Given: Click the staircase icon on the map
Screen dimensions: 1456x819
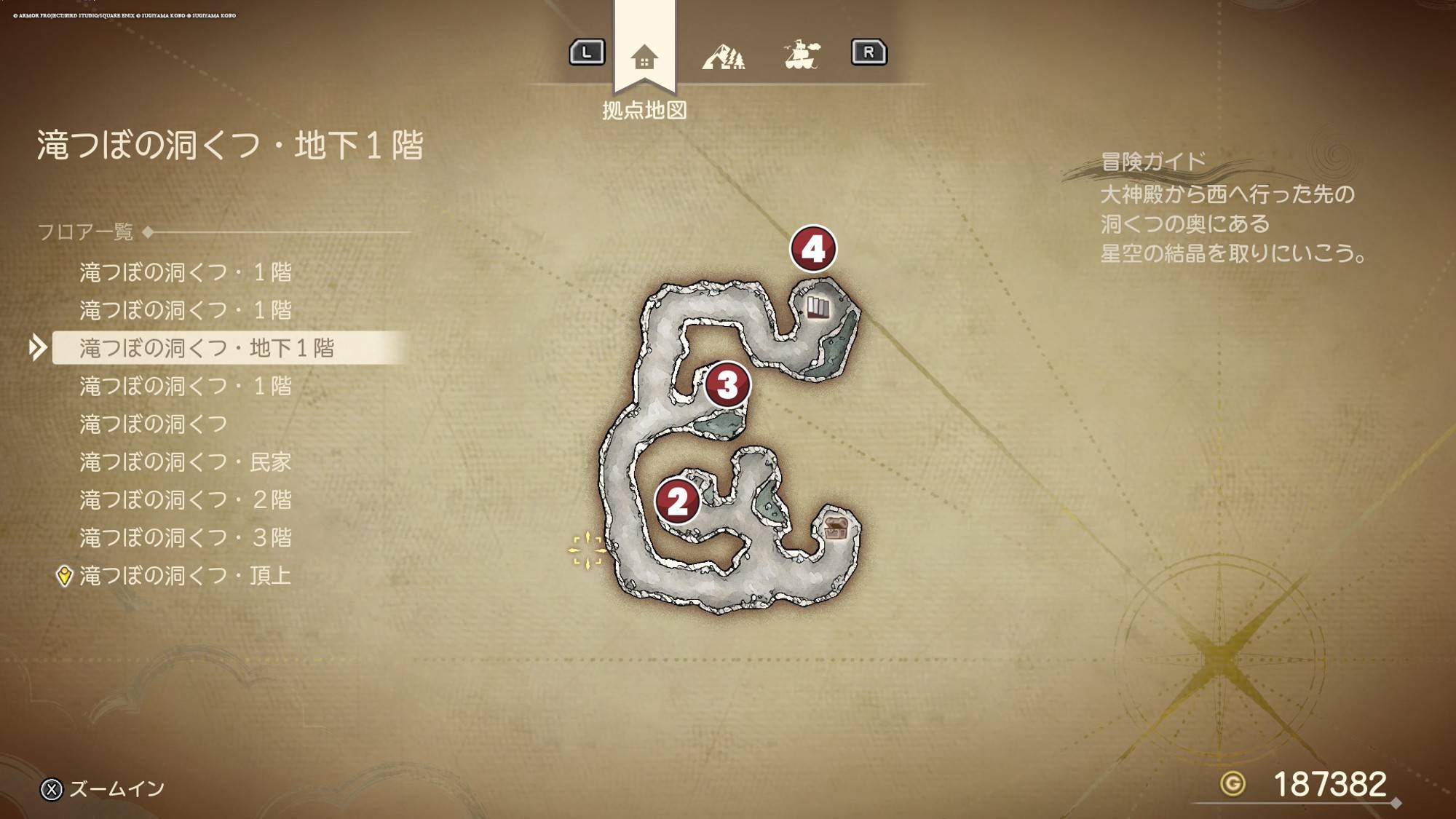Looking at the screenshot, I should (x=818, y=308).
